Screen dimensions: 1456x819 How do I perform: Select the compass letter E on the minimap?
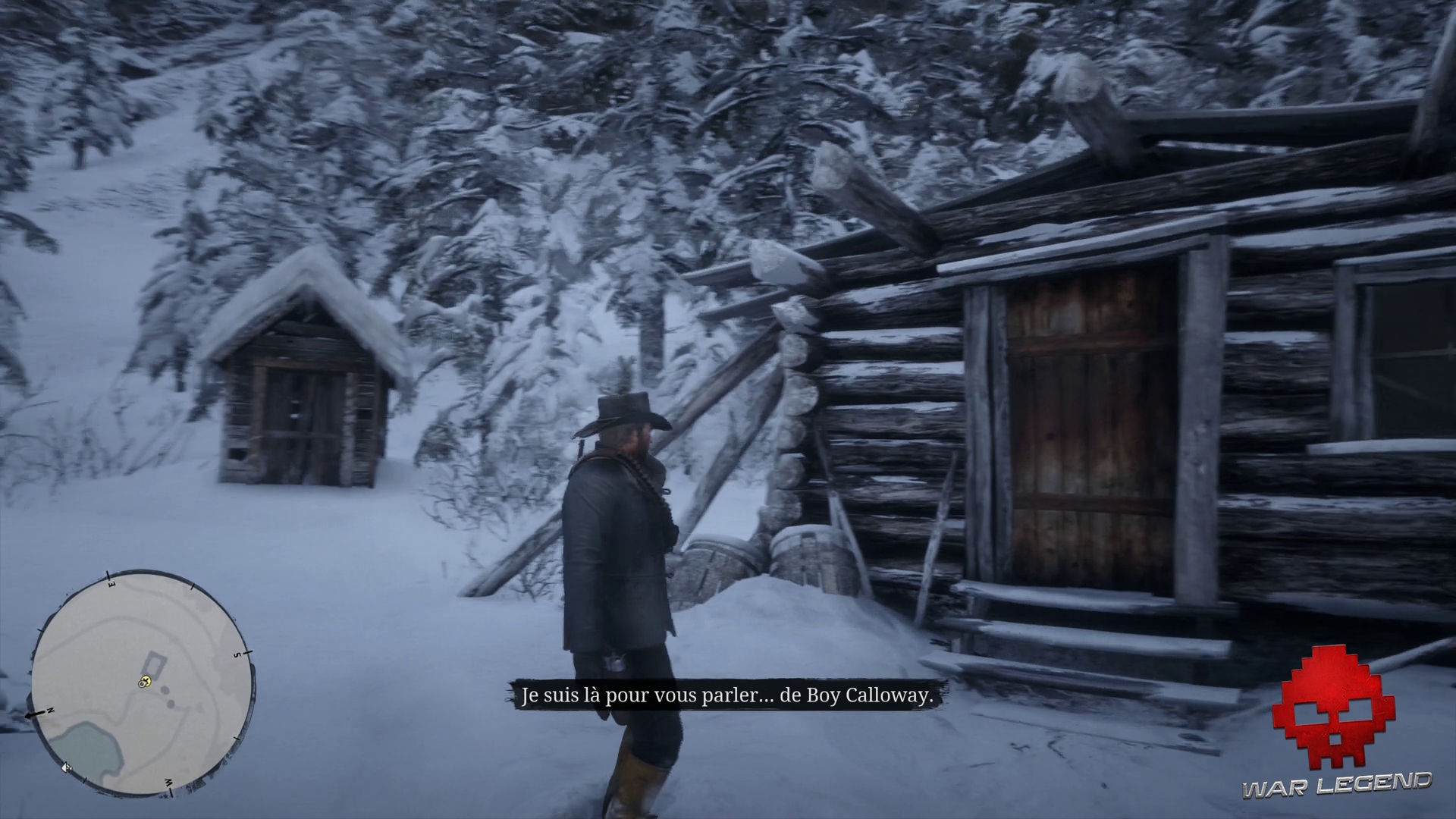pos(111,582)
